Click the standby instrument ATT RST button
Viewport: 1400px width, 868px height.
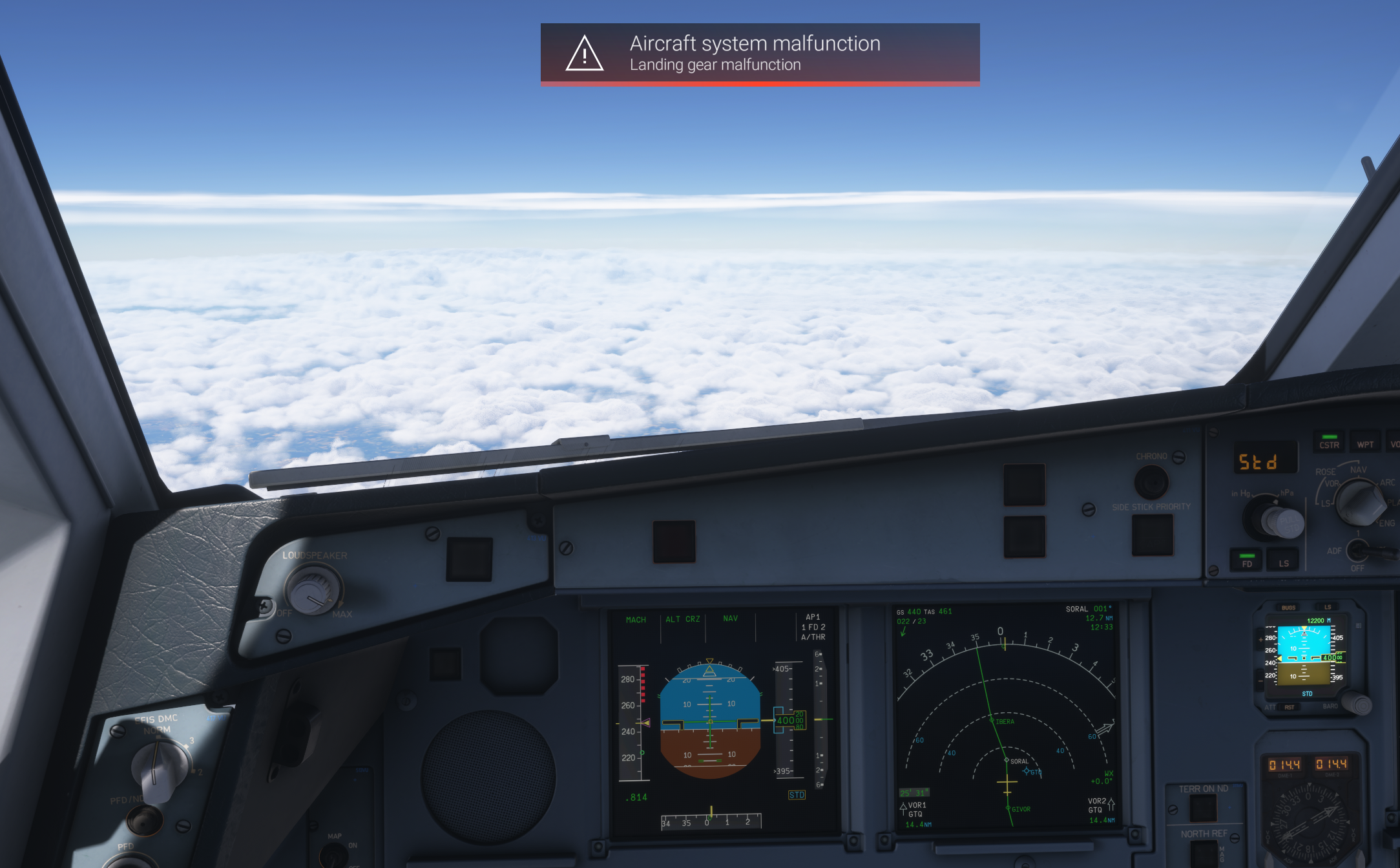1289,707
